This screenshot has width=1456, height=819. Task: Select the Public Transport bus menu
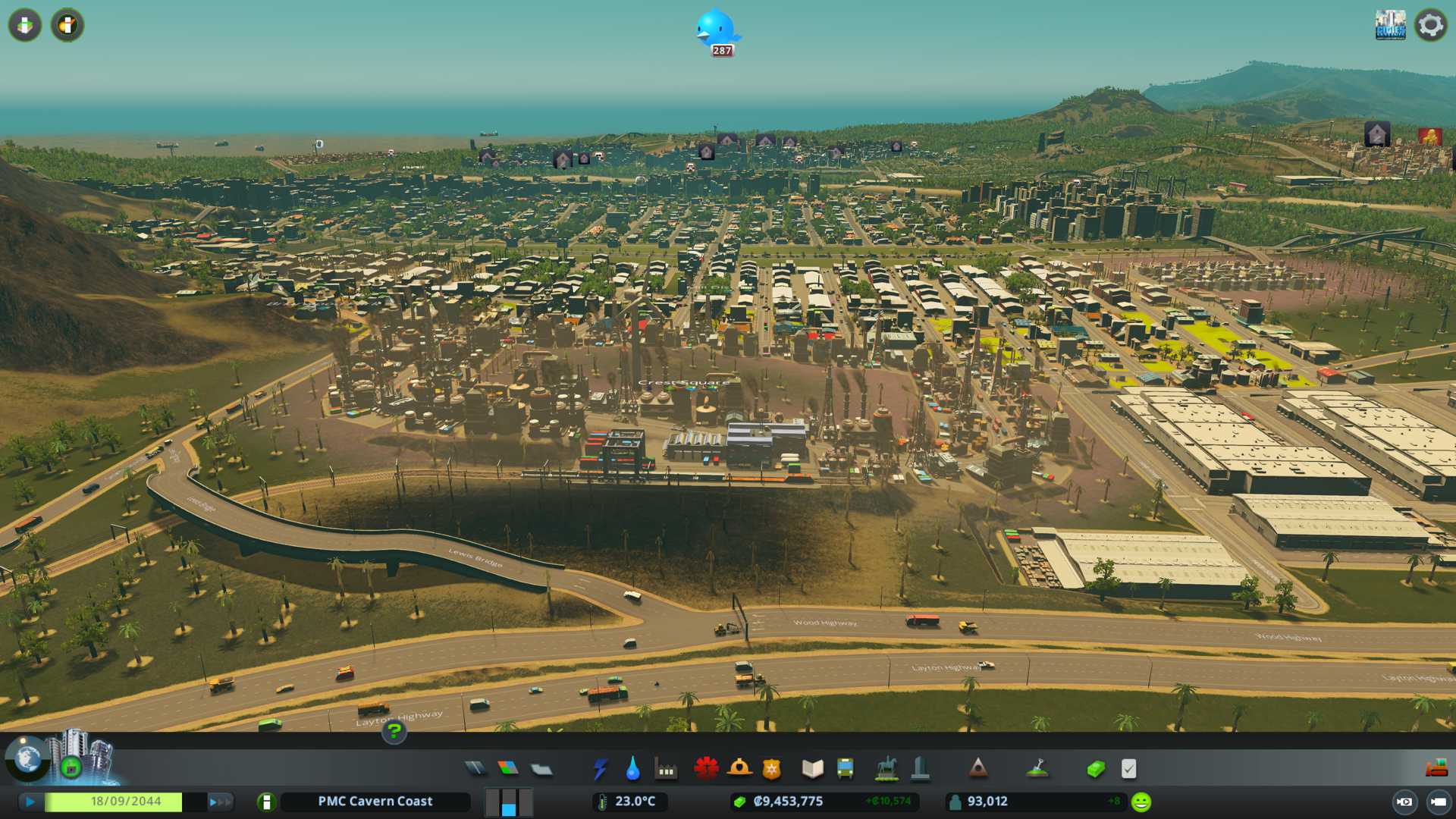tap(845, 769)
